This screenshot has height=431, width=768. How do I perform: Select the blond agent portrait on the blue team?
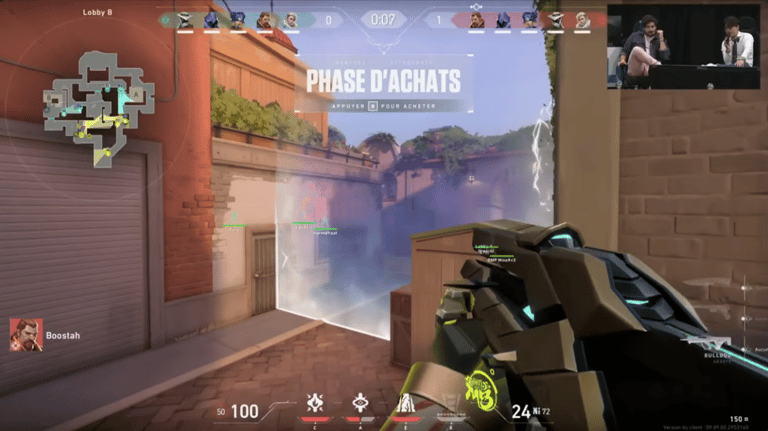click(291, 20)
